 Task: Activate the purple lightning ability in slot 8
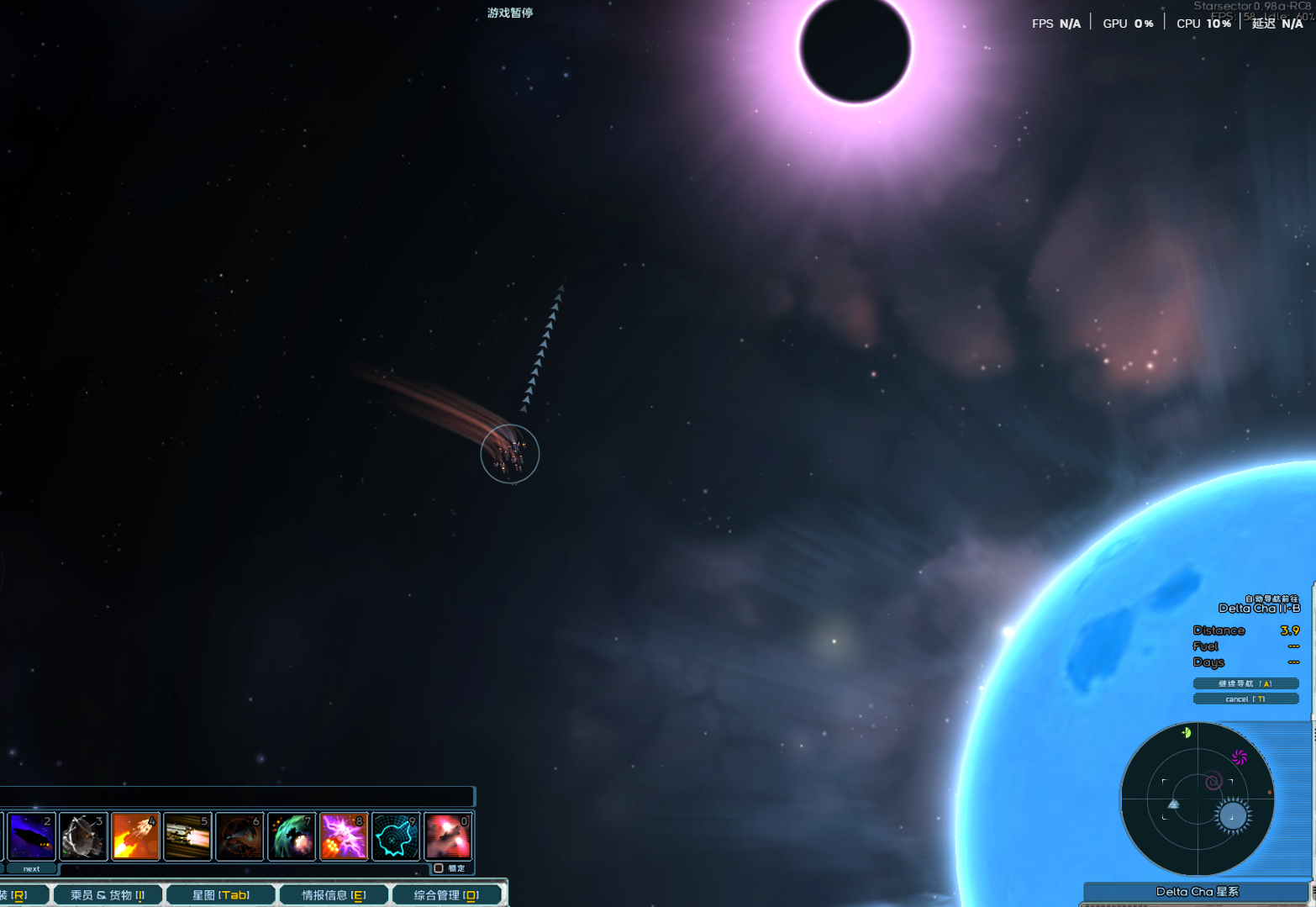coord(344,836)
